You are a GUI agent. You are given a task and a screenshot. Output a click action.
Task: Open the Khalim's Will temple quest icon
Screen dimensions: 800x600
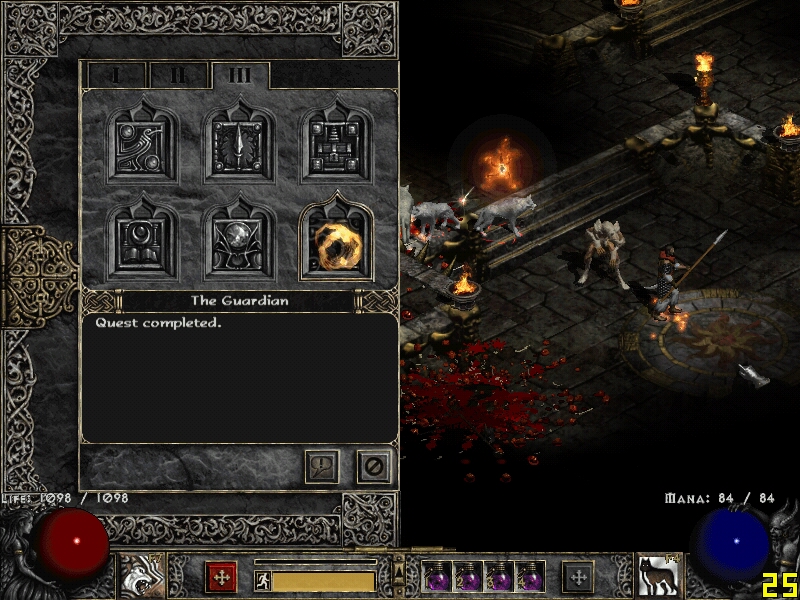tap(337, 143)
